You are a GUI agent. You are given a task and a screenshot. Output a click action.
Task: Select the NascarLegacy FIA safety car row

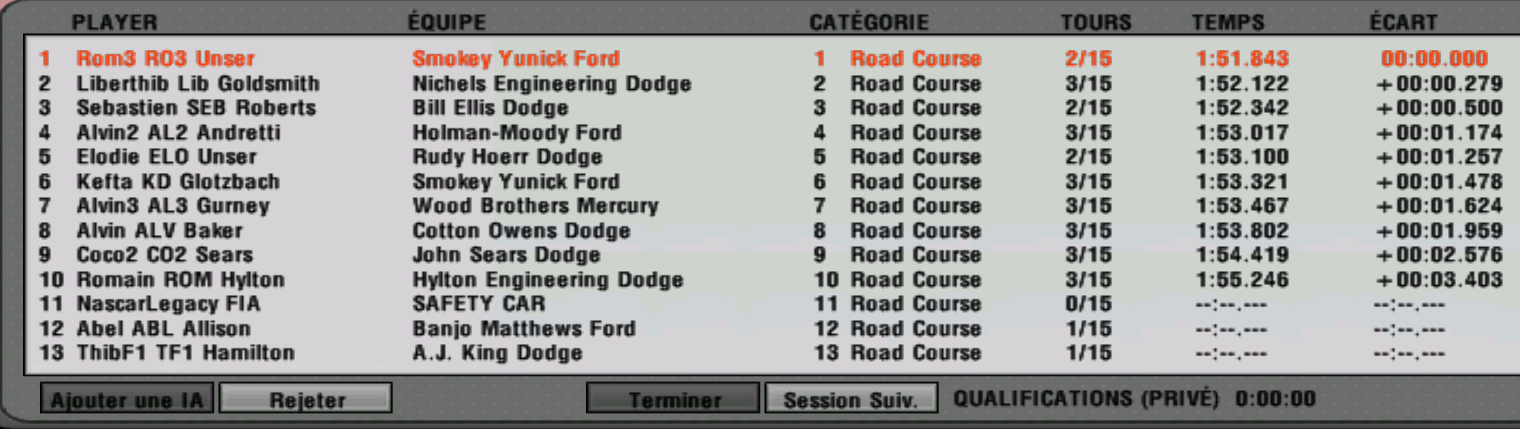(x=169, y=304)
